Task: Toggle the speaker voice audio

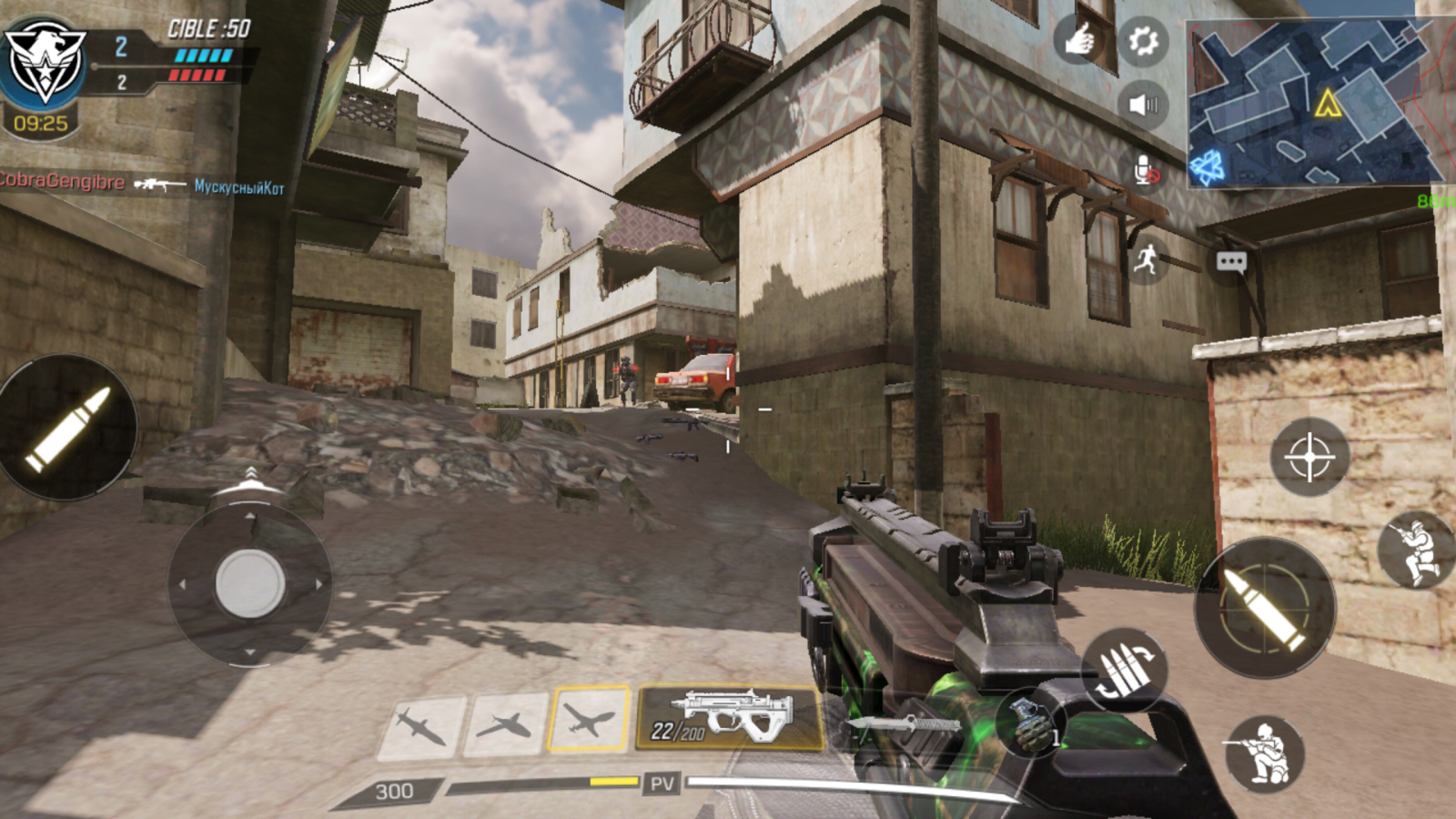Action: tap(1142, 105)
